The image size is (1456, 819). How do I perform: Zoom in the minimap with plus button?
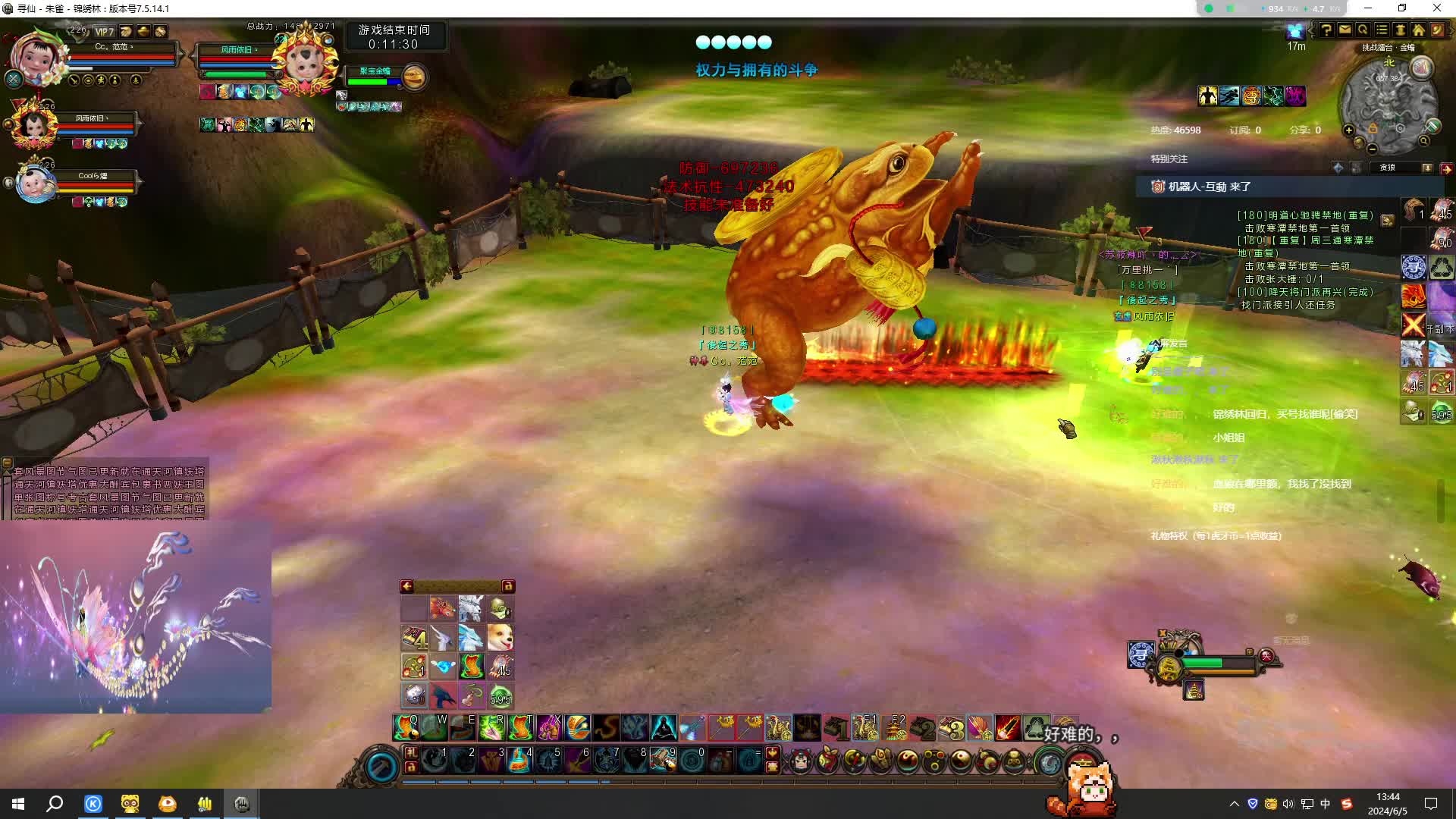[x=1349, y=130]
